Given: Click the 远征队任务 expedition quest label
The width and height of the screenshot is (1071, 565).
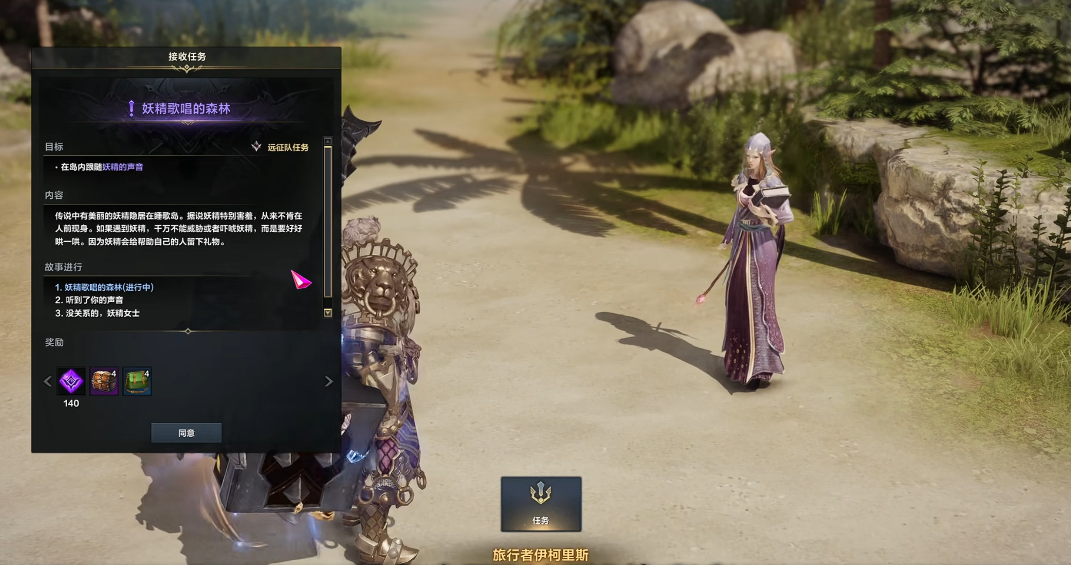Looking at the screenshot, I should tap(287, 147).
